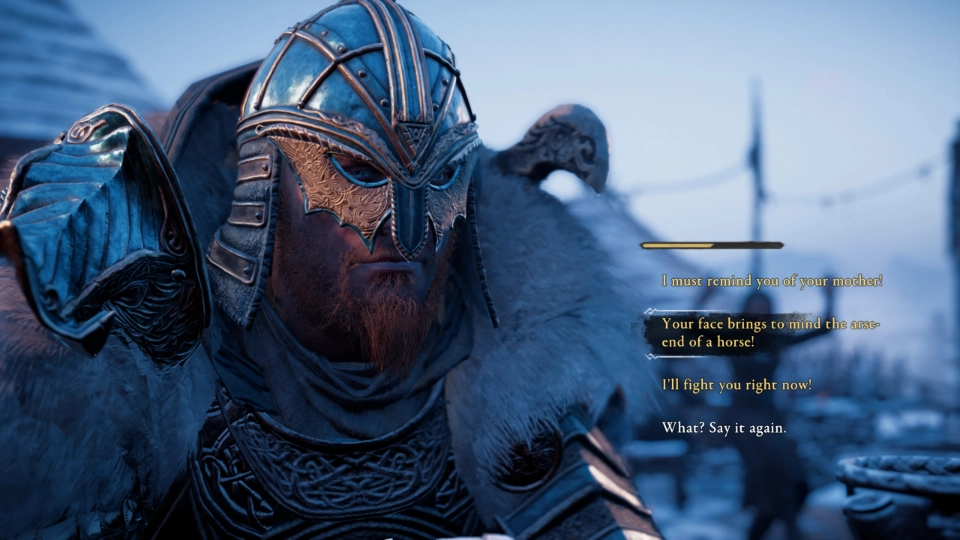
Task: Choose "What? Say it again." option
Action: (x=724, y=428)
